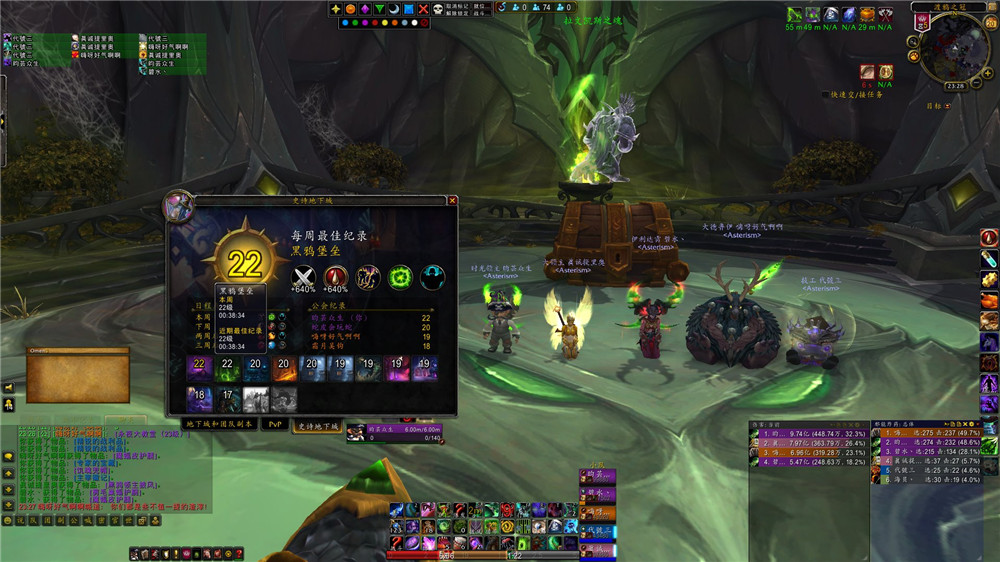Close the Mythic Dungeon panel

point(452,200)
